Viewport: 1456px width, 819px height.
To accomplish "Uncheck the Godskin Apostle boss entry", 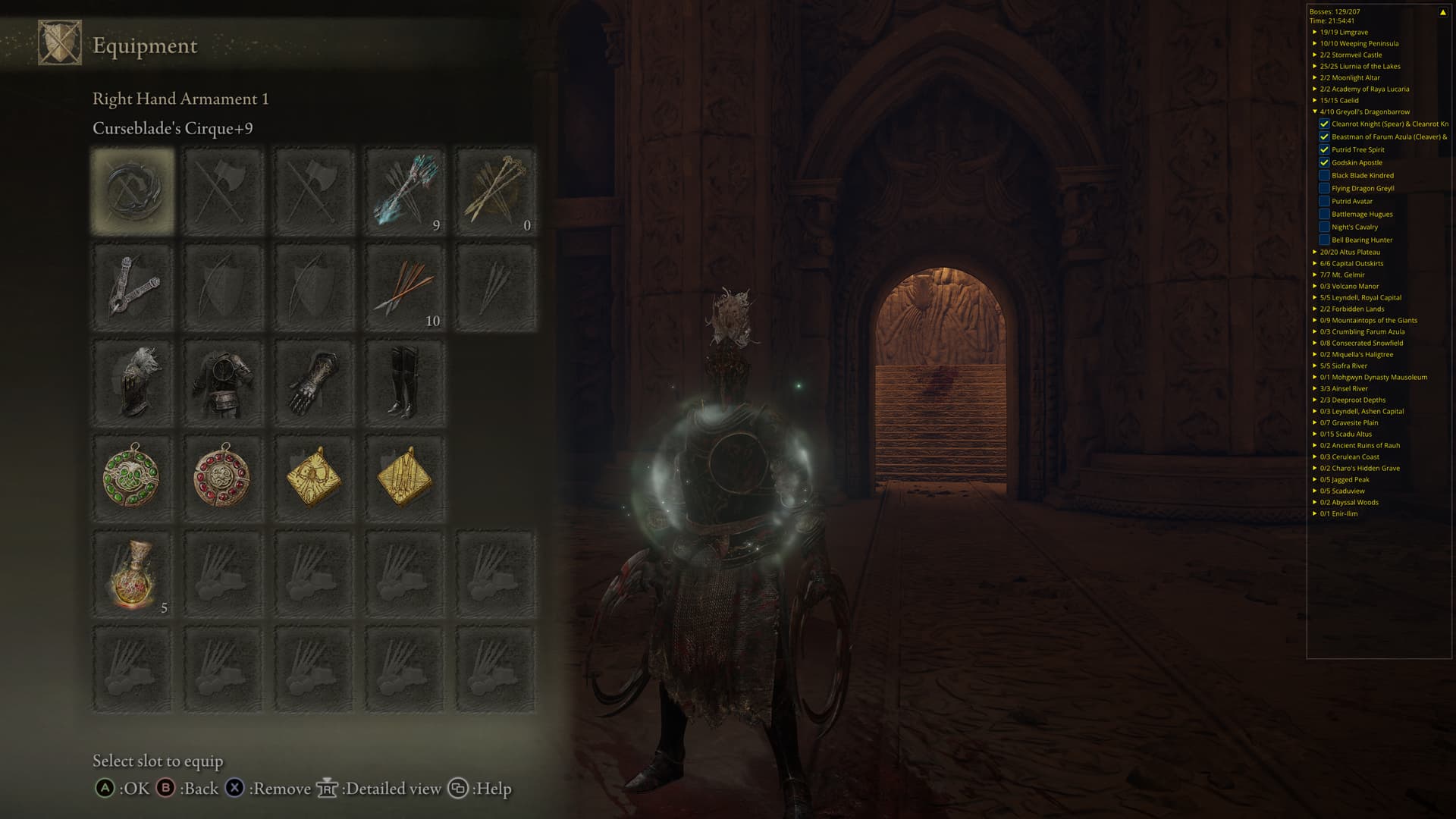I will pos(1324,162).
